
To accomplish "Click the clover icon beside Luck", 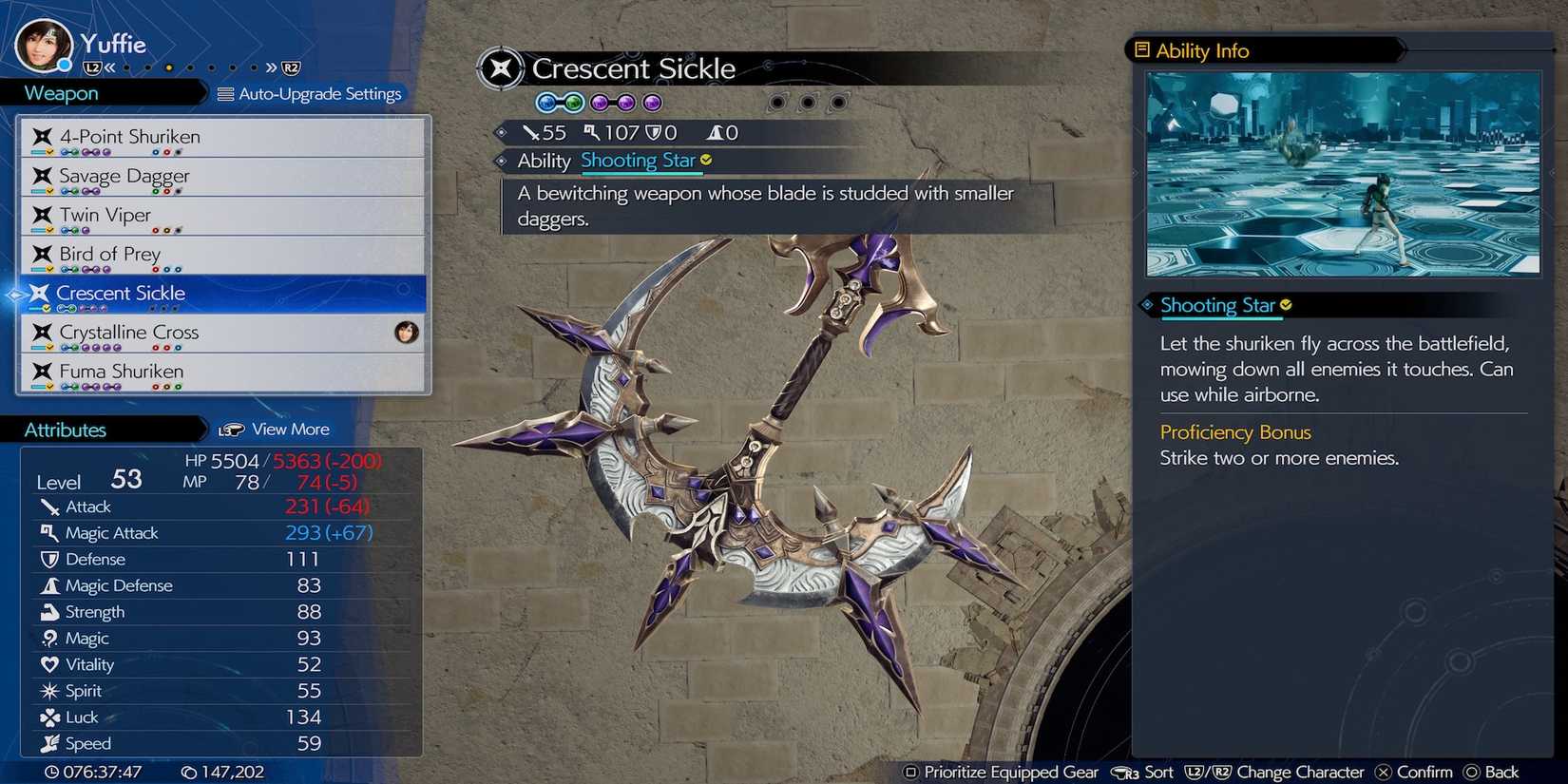I will point(51,717).
